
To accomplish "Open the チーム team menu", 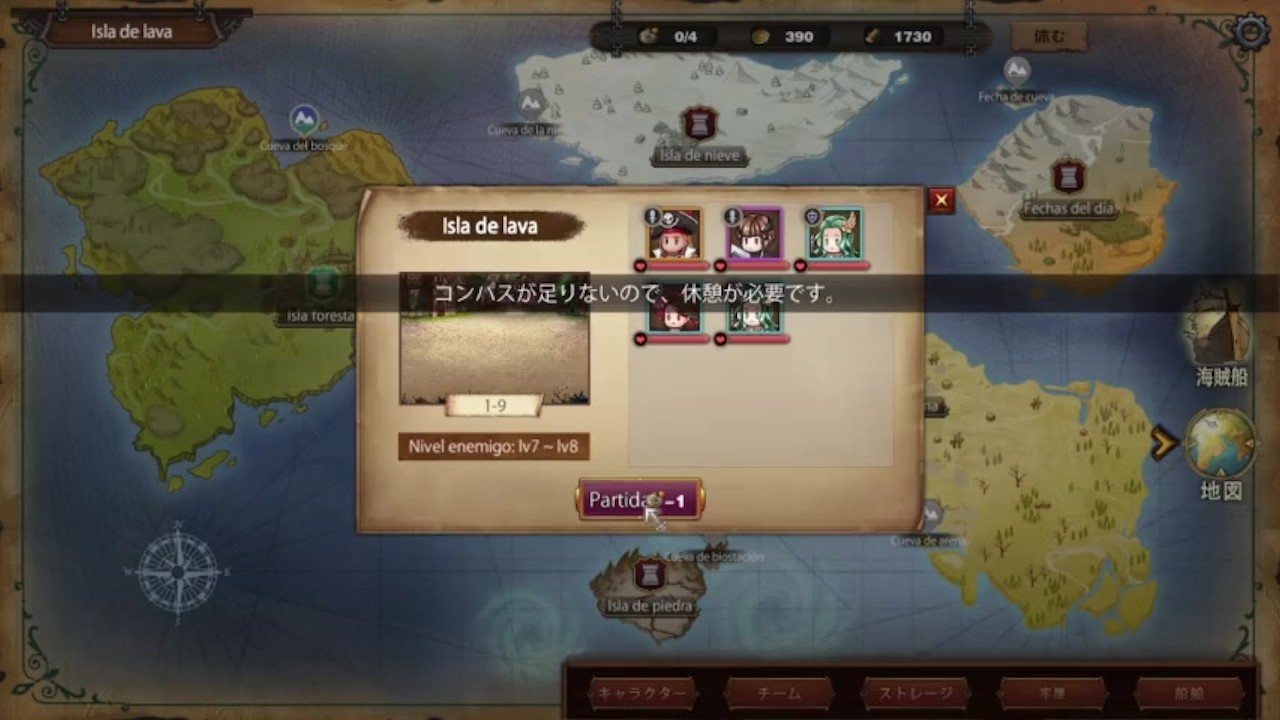I will 779,693.
